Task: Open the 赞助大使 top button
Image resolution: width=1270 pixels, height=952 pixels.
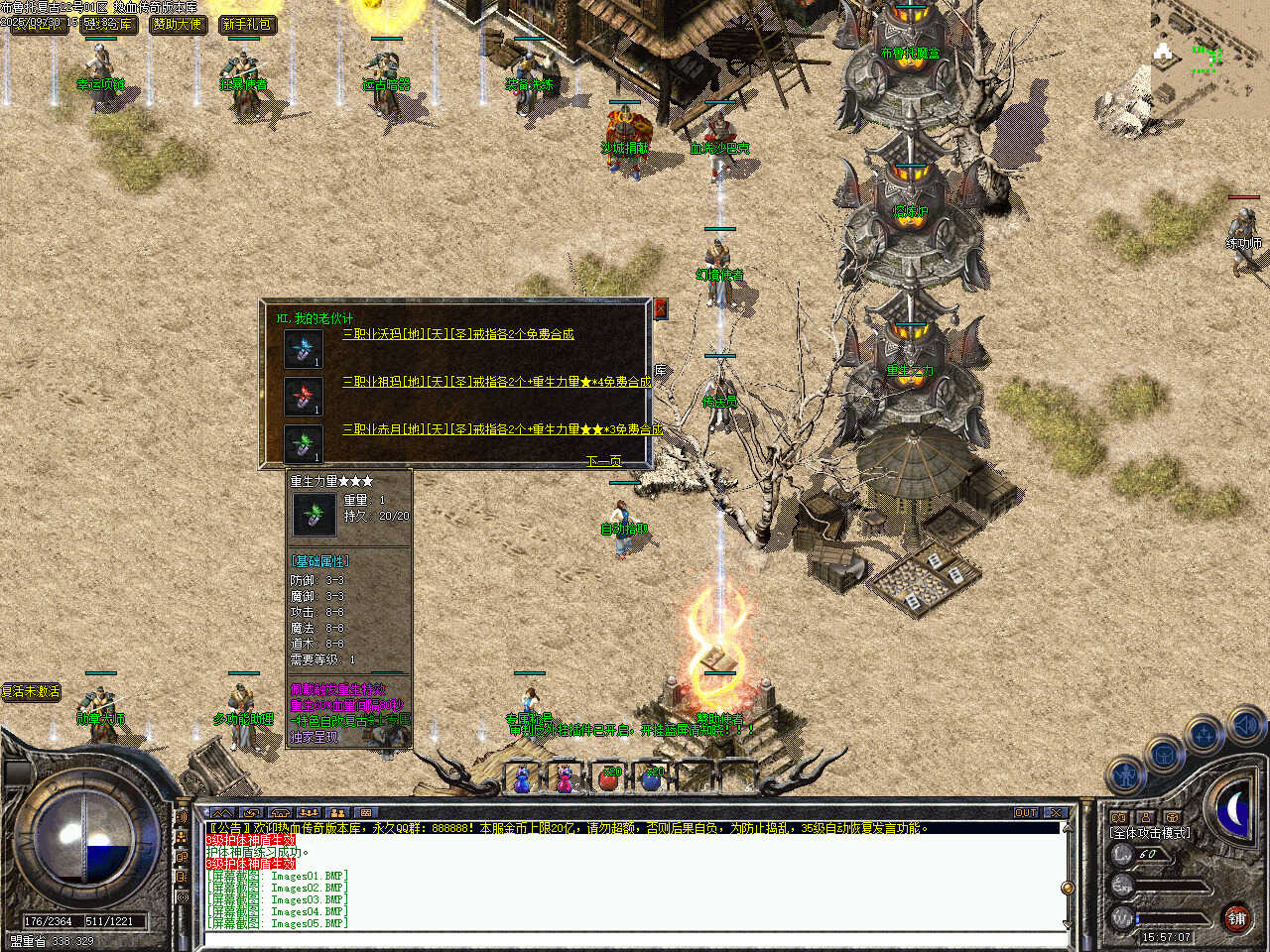Action: point(177,24)
